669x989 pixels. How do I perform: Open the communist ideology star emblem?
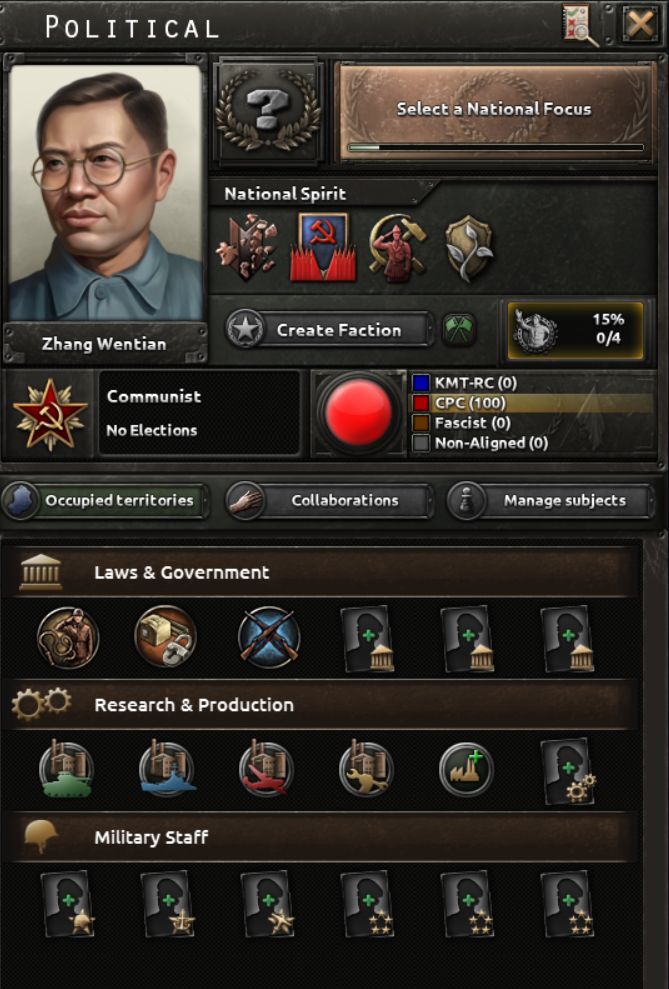[x=49, y=414]
